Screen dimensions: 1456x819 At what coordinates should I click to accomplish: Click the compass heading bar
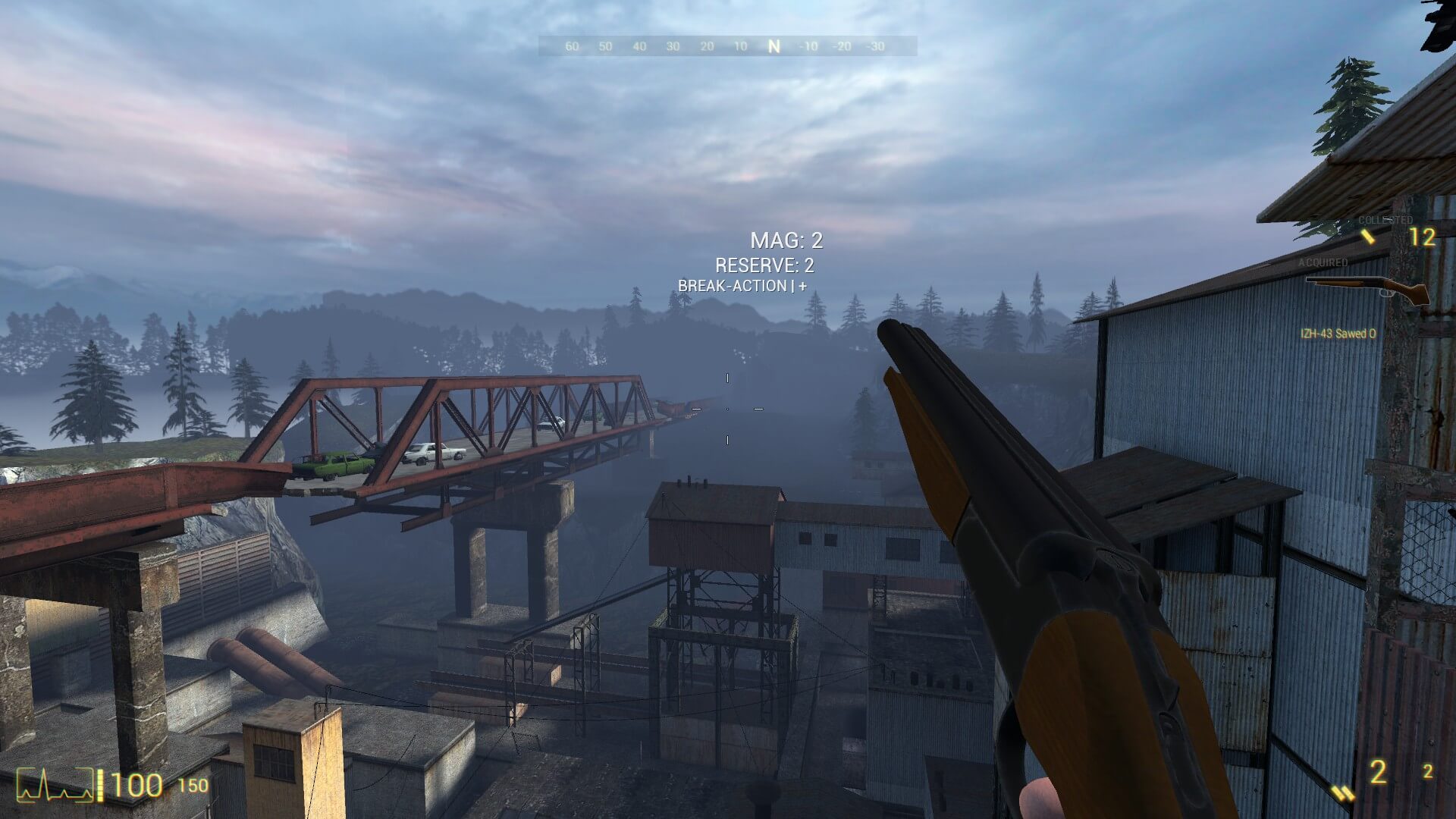coord(727,46)
